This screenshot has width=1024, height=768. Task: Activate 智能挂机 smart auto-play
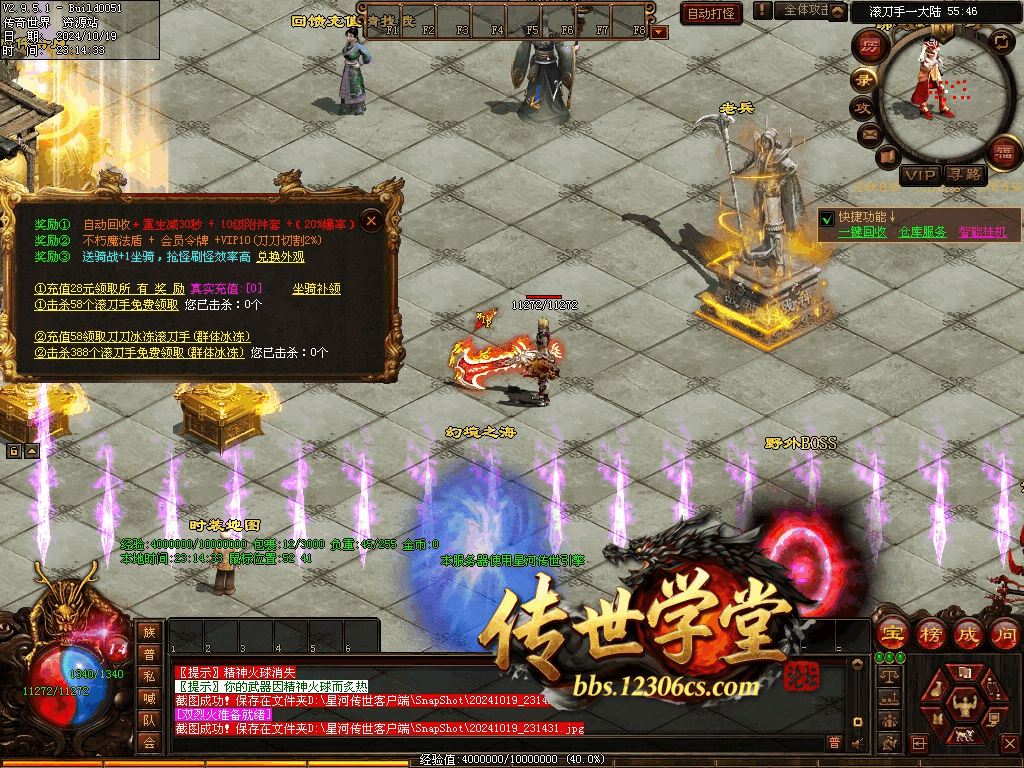pos(983,232)
